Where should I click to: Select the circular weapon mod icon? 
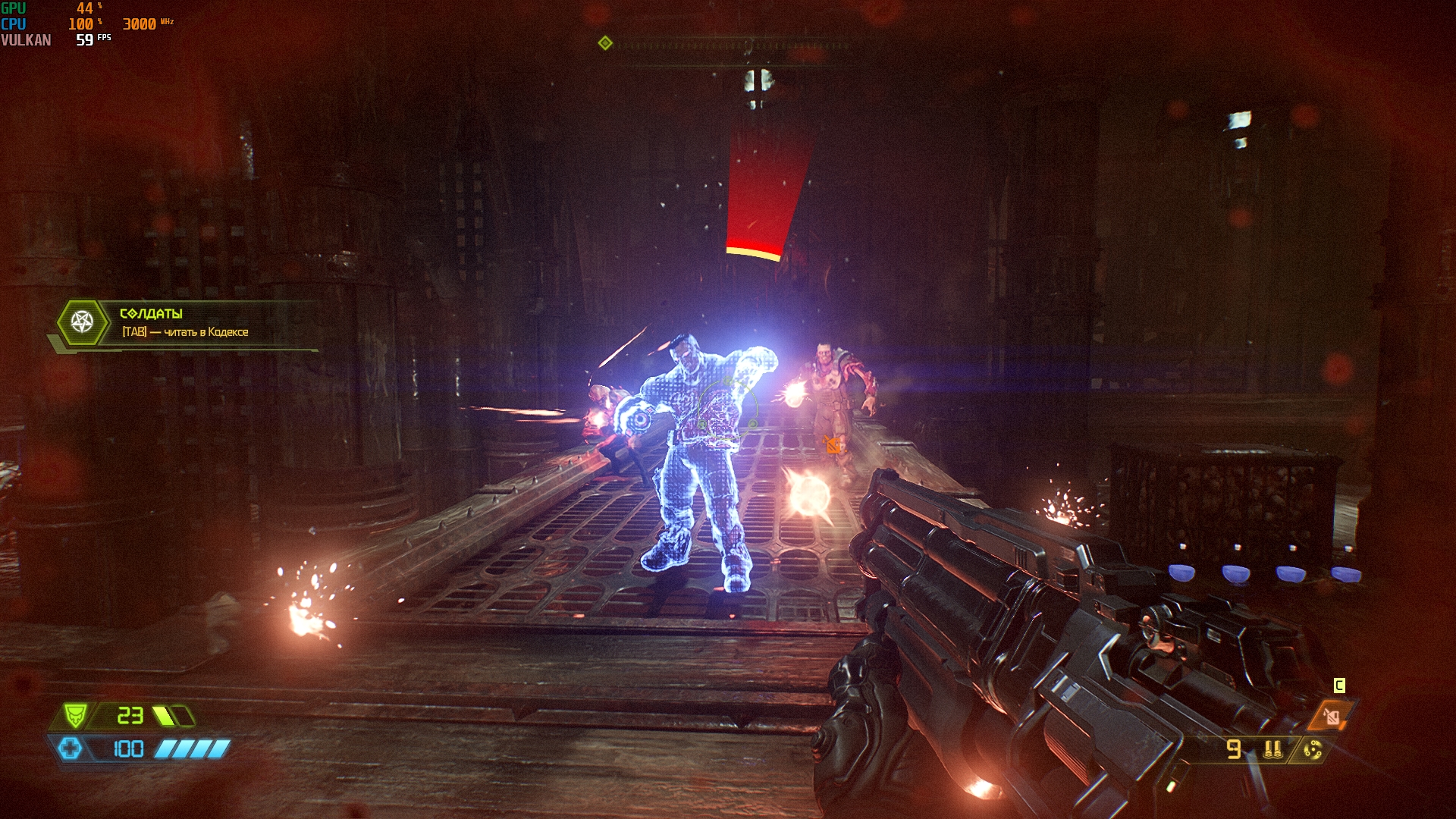(1313, 750)
